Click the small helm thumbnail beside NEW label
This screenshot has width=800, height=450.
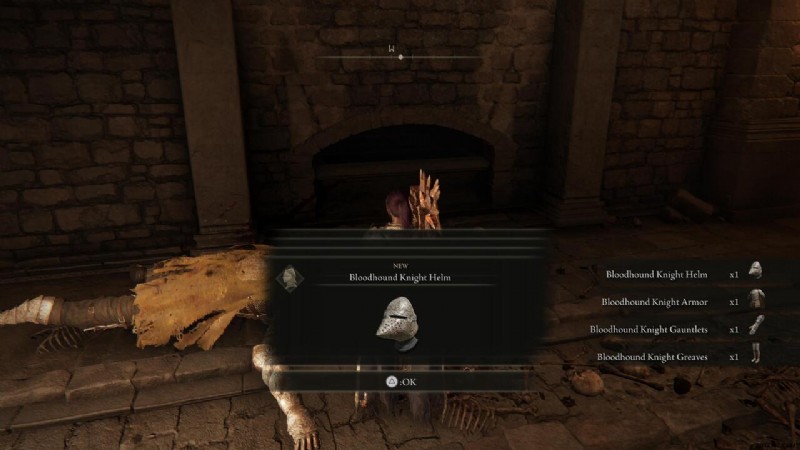[x=290, y=277]
